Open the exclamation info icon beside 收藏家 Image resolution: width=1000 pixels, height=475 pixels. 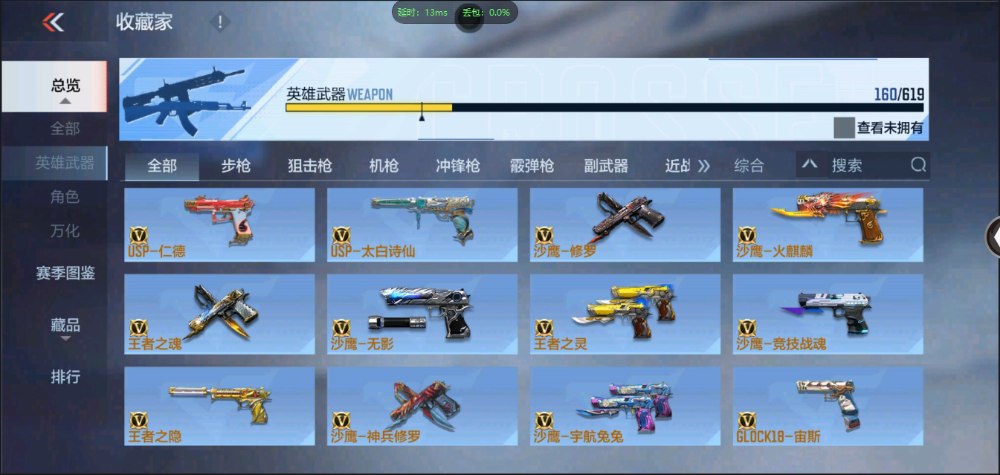coord(220,22)
